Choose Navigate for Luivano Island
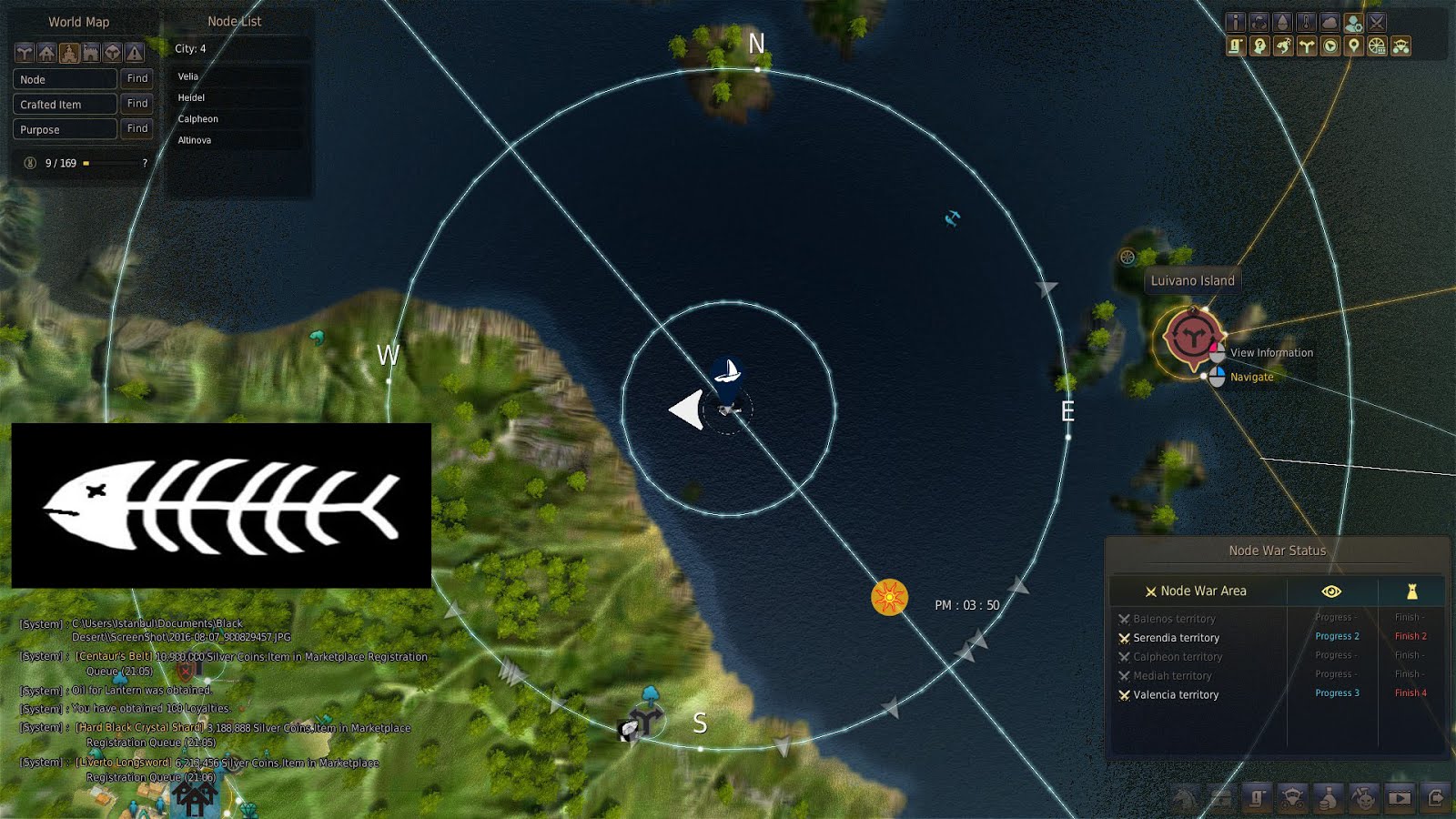The height and width of the screenshot is (819, 1456). (x=1252, y=376)
